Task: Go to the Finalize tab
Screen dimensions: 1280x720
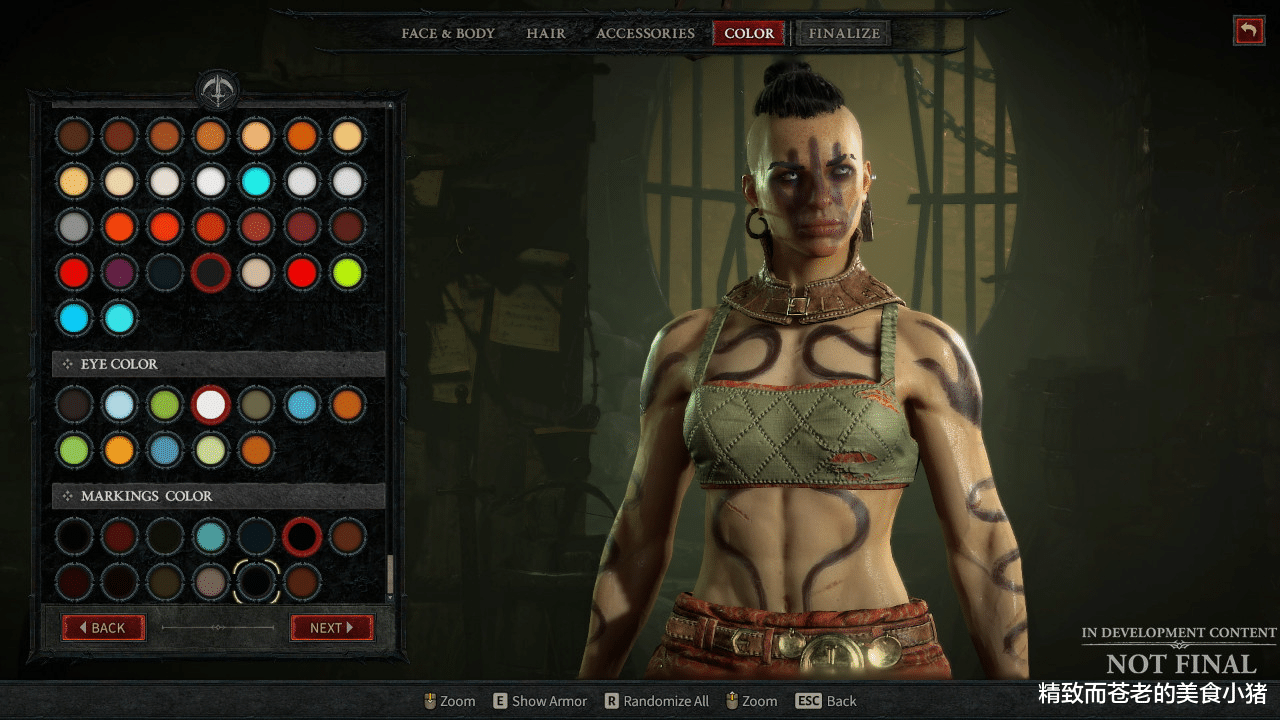Action: click(x=844, y=33)
